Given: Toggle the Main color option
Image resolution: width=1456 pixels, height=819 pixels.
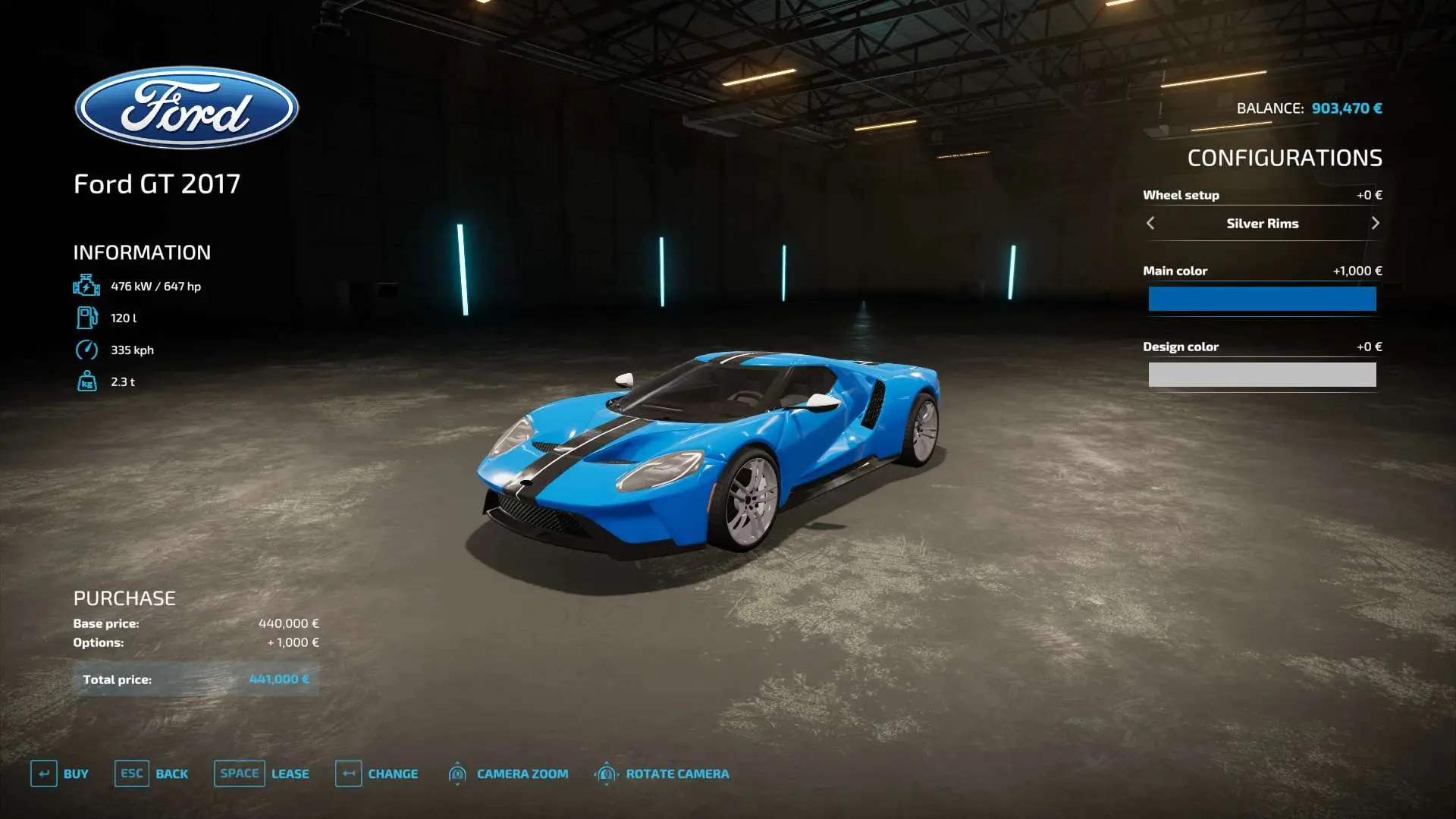Looking at the screenshot, I should [x=1175, y=270].
